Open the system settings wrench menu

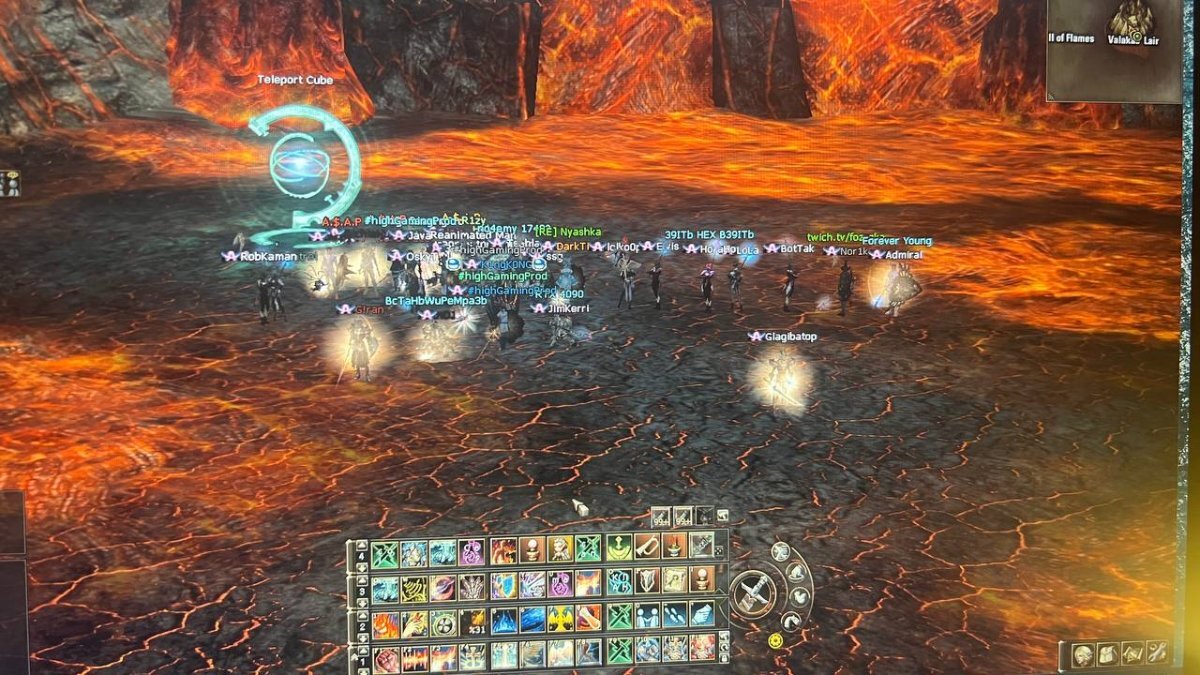click(1157, 654)
